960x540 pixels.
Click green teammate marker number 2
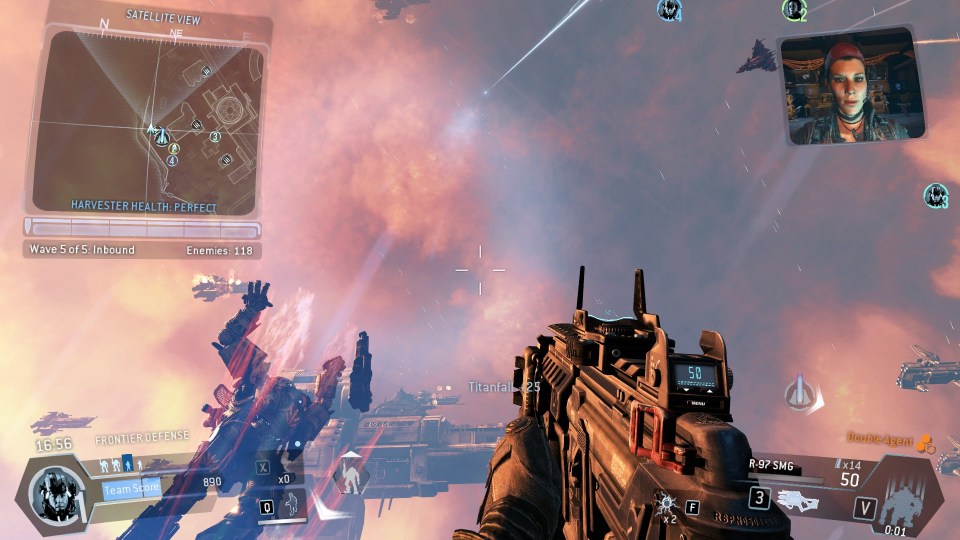tap(794, 10)
